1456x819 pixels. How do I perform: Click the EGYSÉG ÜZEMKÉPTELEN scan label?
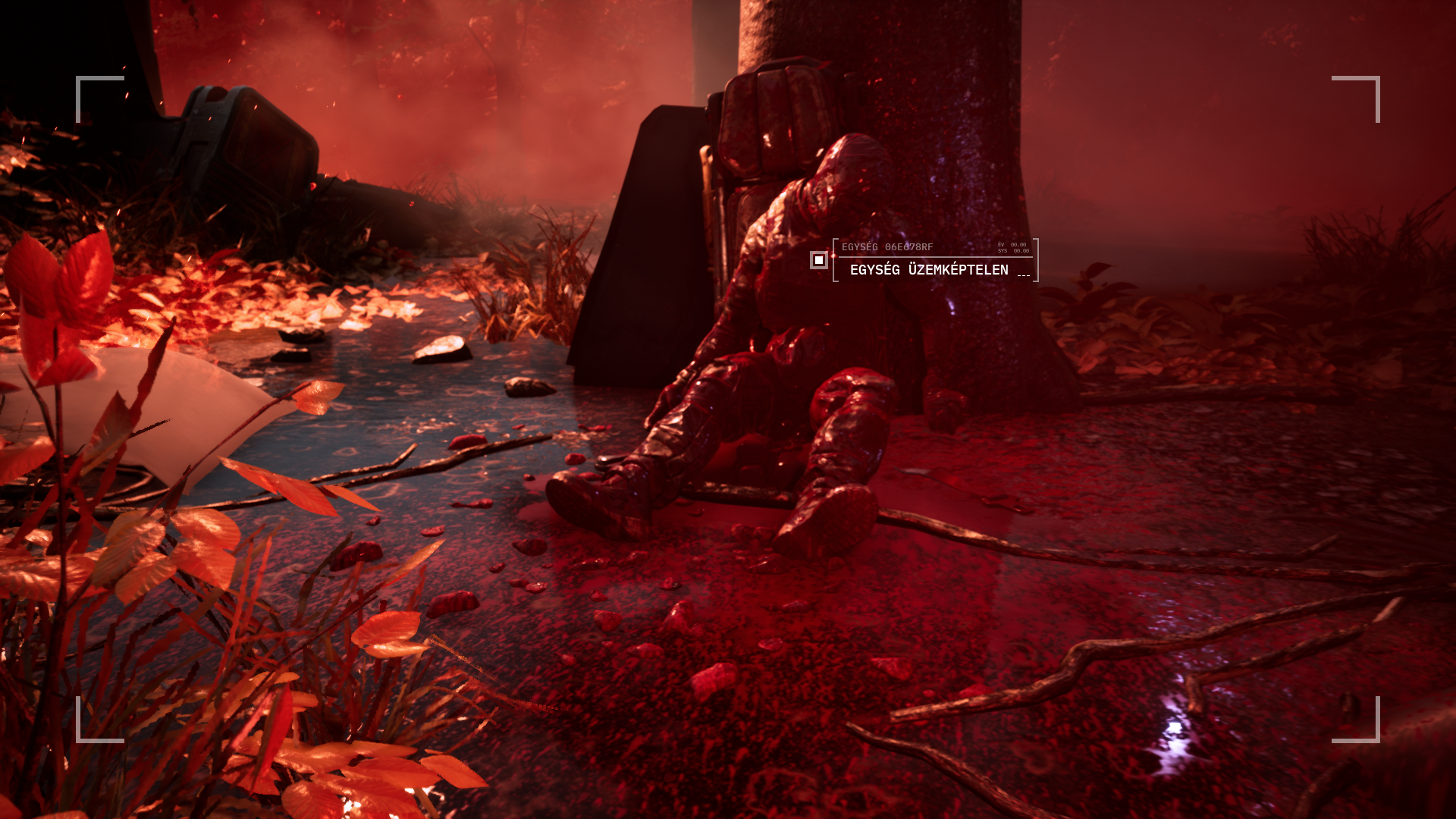(x=929, y=270)
